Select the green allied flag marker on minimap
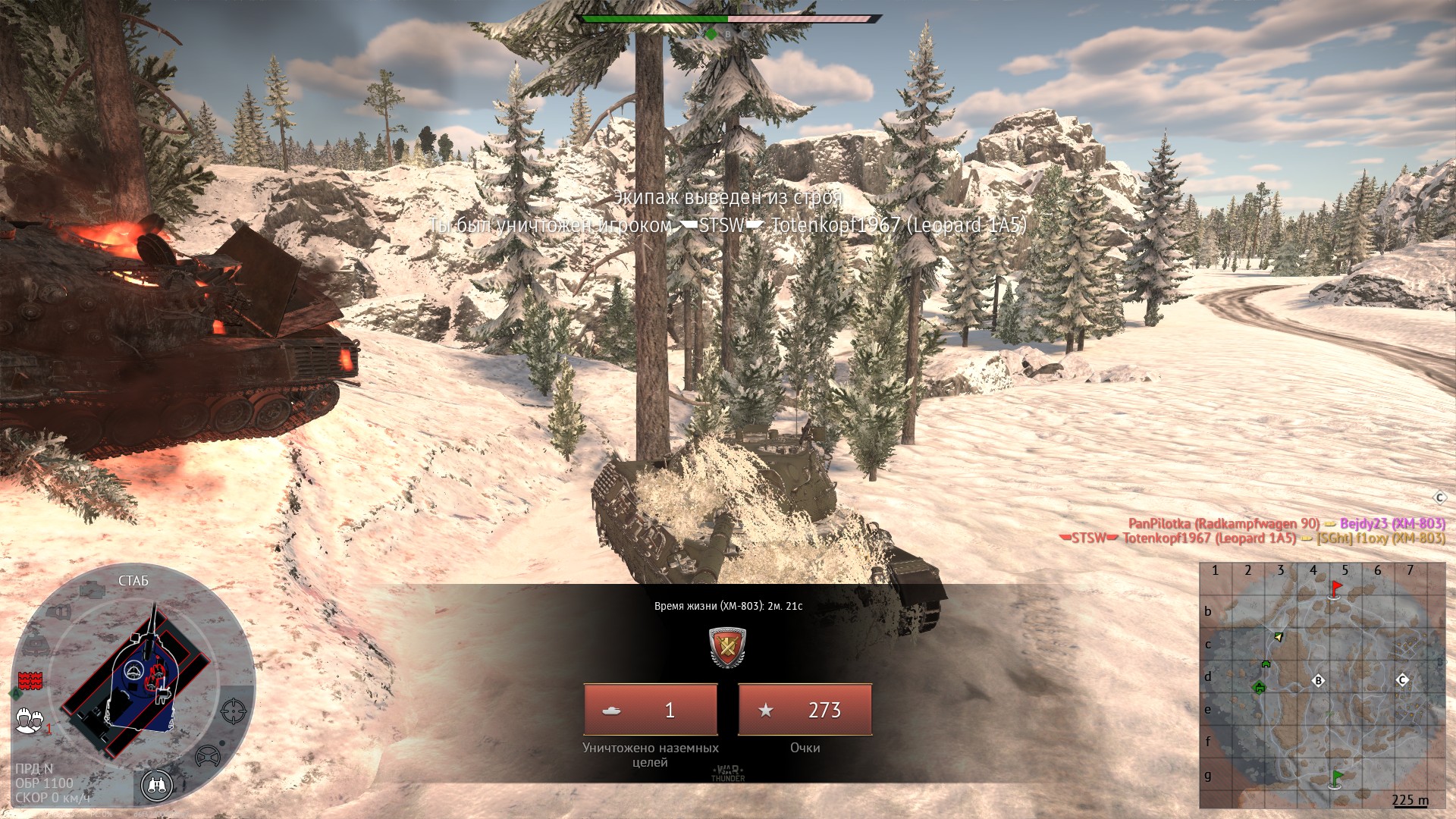 (1336, 779)
